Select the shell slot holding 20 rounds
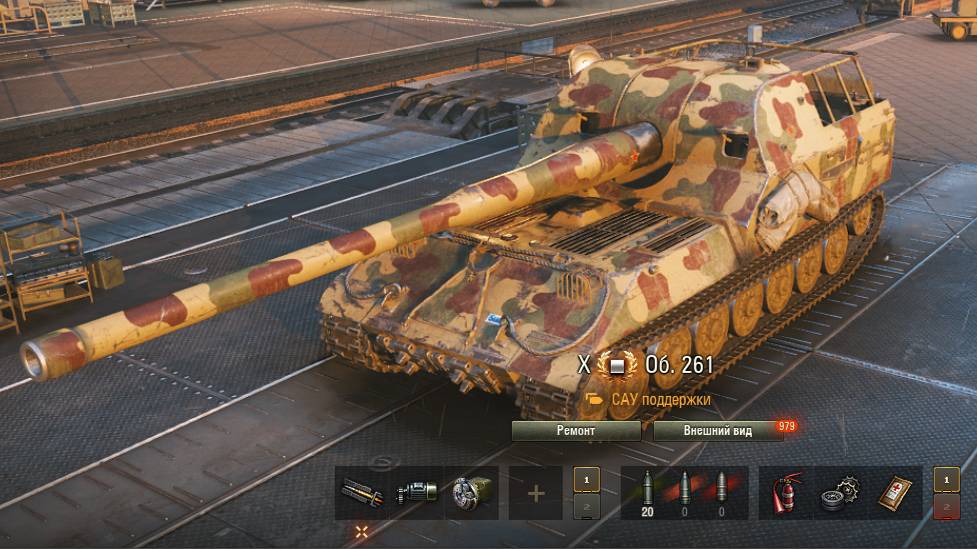977x549 pixels. [x=646, y=493]
